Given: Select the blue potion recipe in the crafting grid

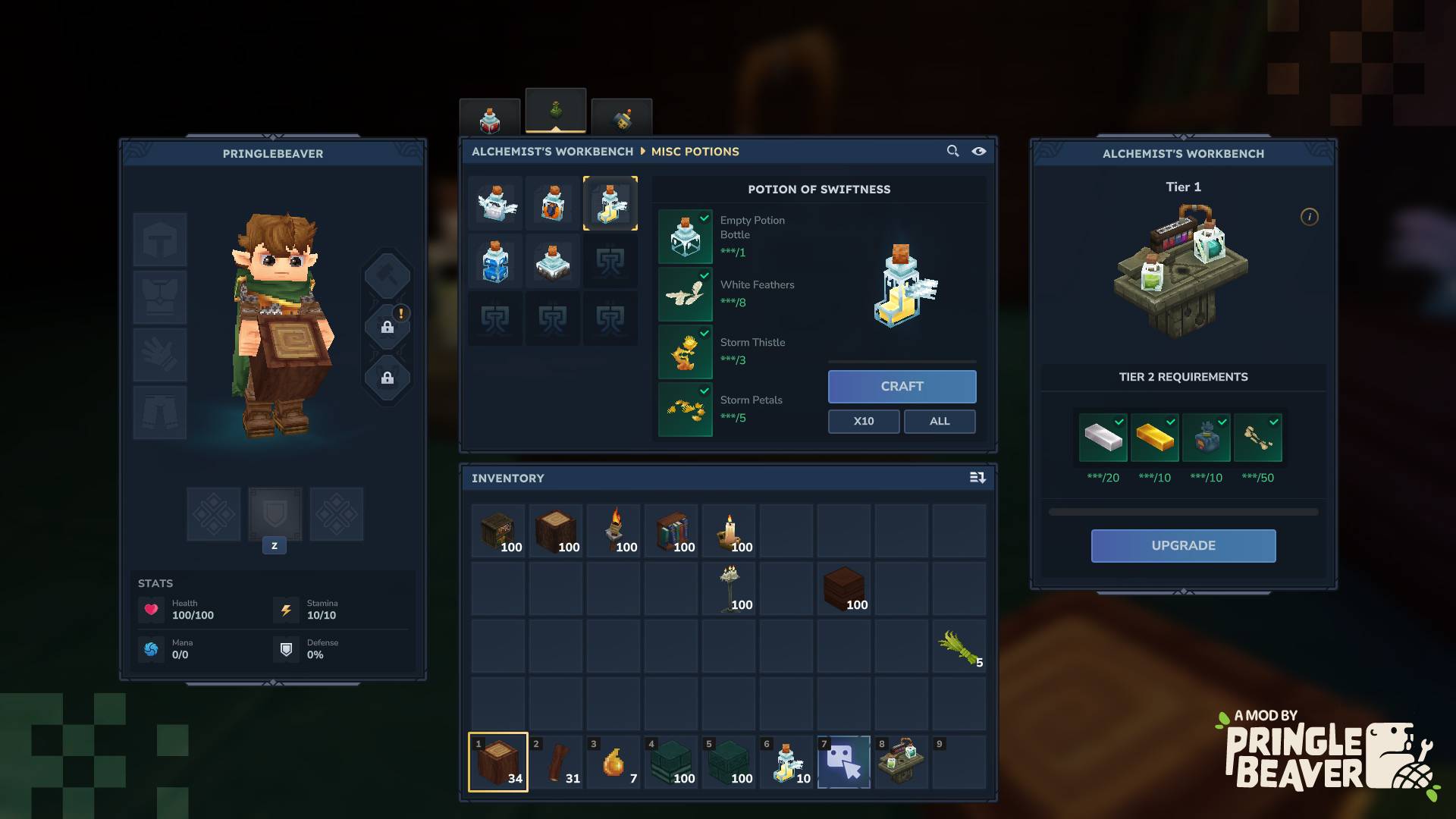Looking at the screenshot, I should pyautogui.click(x=495, y=261).
